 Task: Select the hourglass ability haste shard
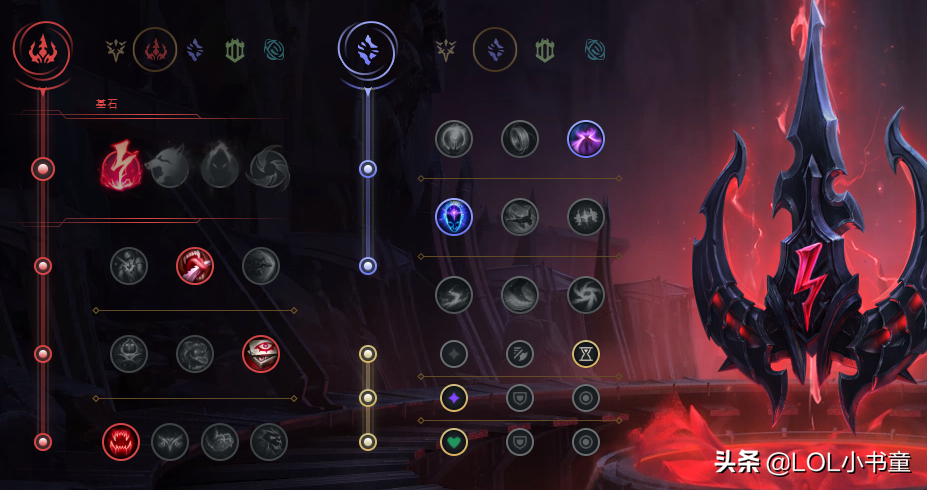[586, 353]
